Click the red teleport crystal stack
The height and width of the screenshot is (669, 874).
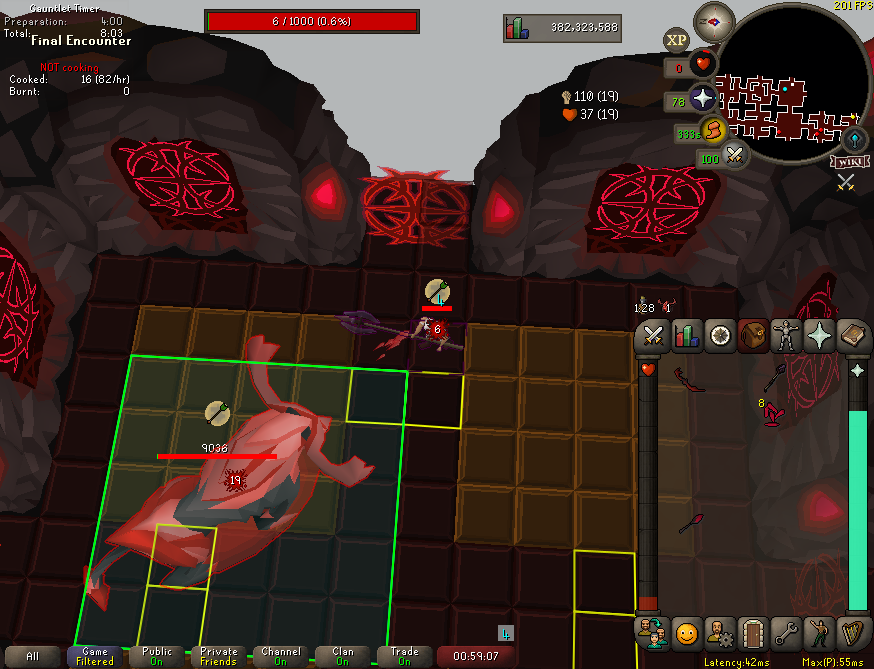771,413
